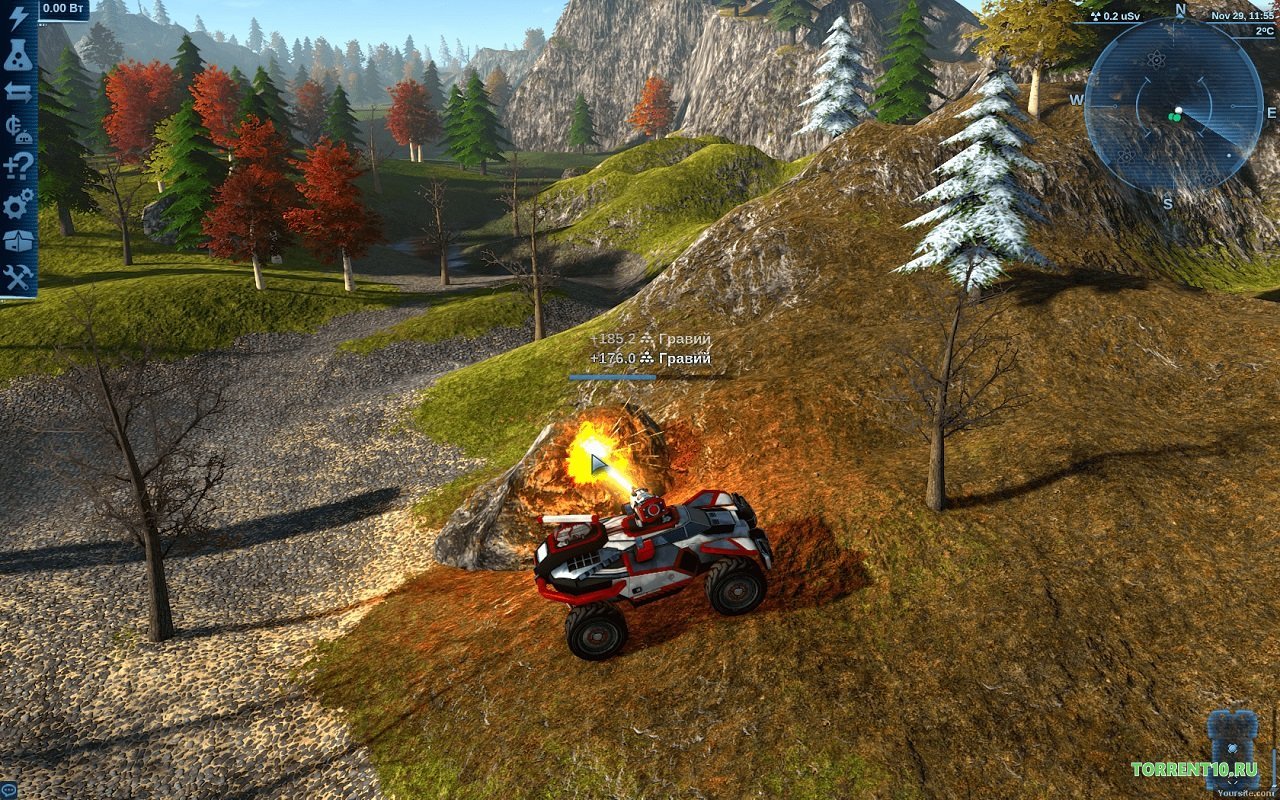This screenshot has width=1280, height=800.
Task: Click the N marker on the compass
Action: [x=1180, y=10]
